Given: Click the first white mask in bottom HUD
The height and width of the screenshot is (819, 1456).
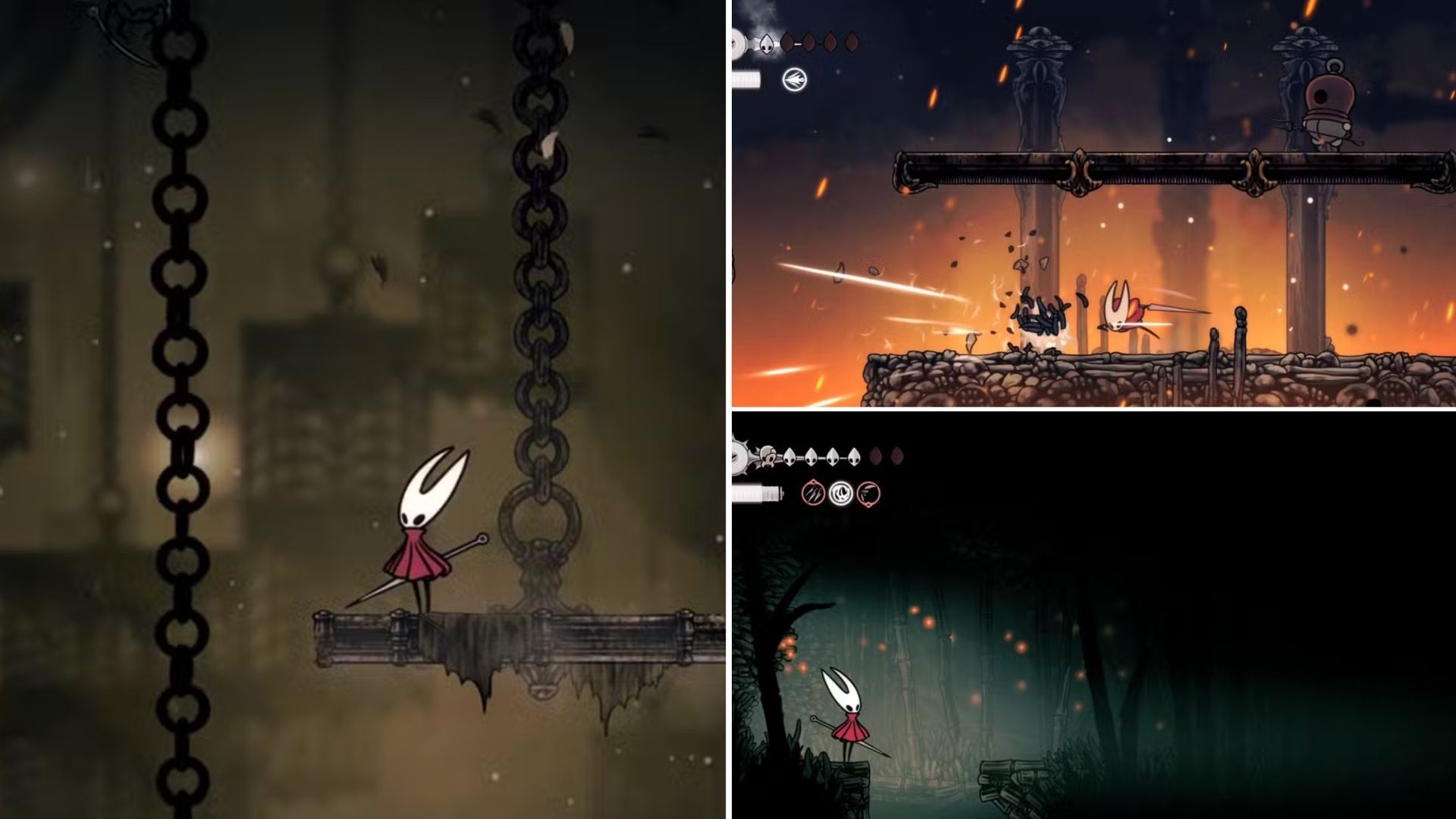Looking at the screenshot, I should [x=789, y=457].
